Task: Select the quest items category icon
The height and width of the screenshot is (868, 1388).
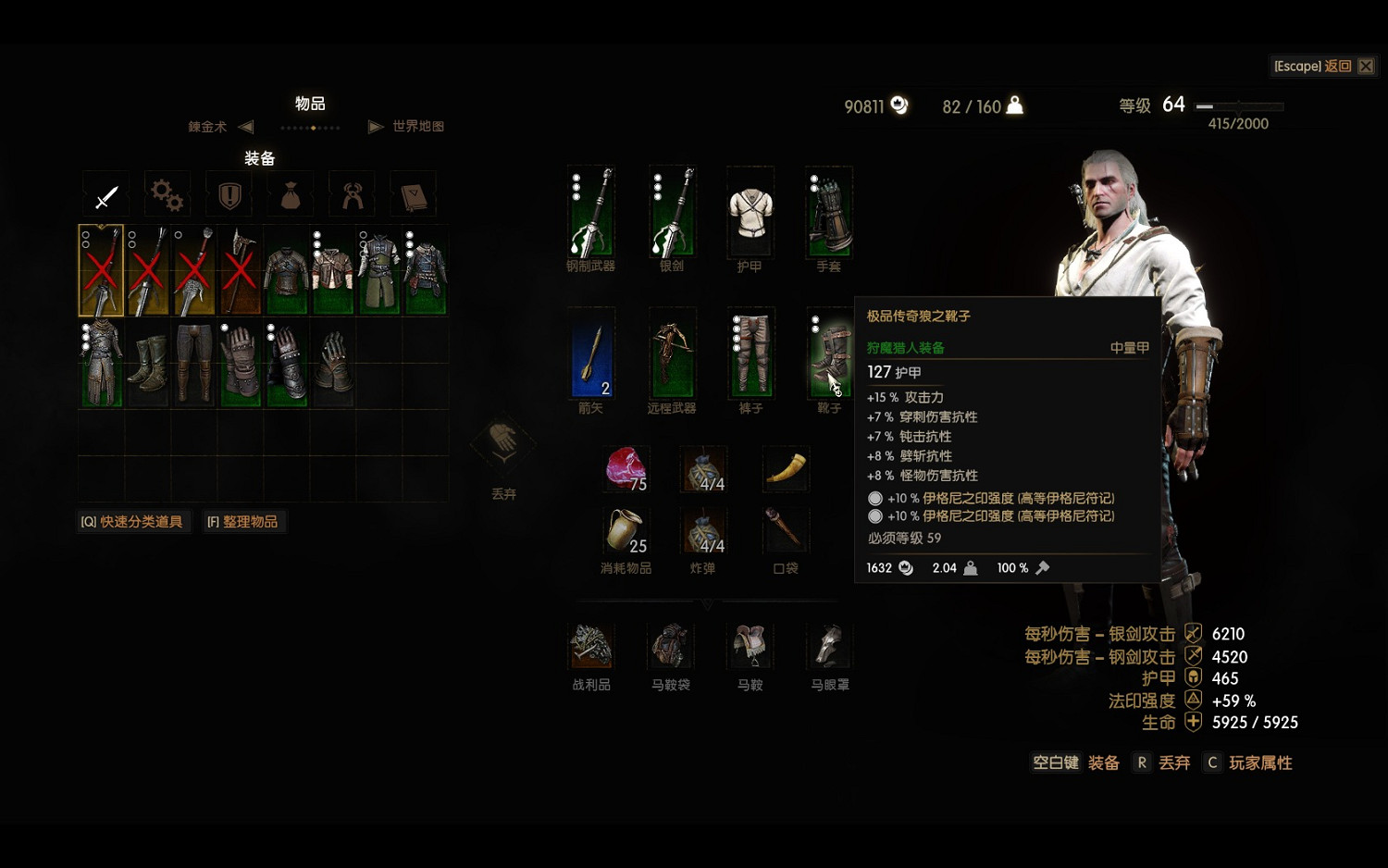Action: click(228, 194)
